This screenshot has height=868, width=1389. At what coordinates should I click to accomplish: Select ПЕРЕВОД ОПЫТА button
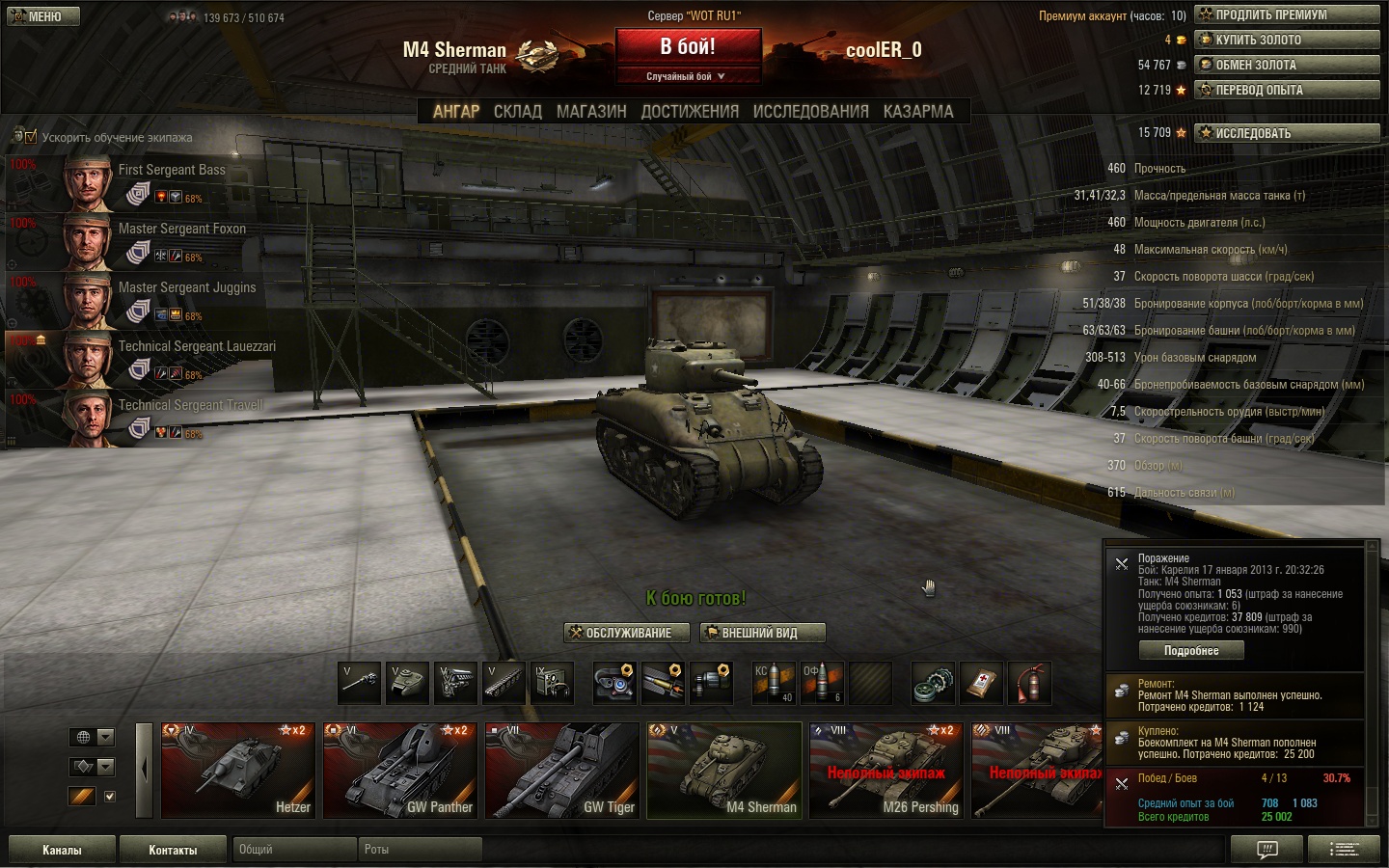coord(1287,90)
